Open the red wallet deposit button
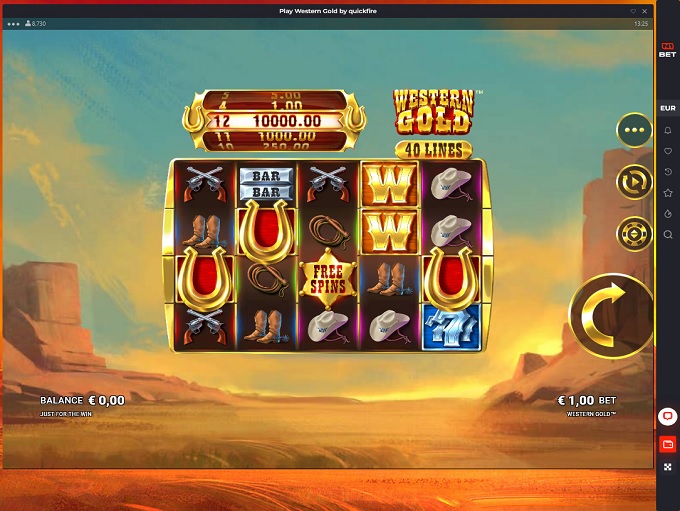 click(668, 443)
